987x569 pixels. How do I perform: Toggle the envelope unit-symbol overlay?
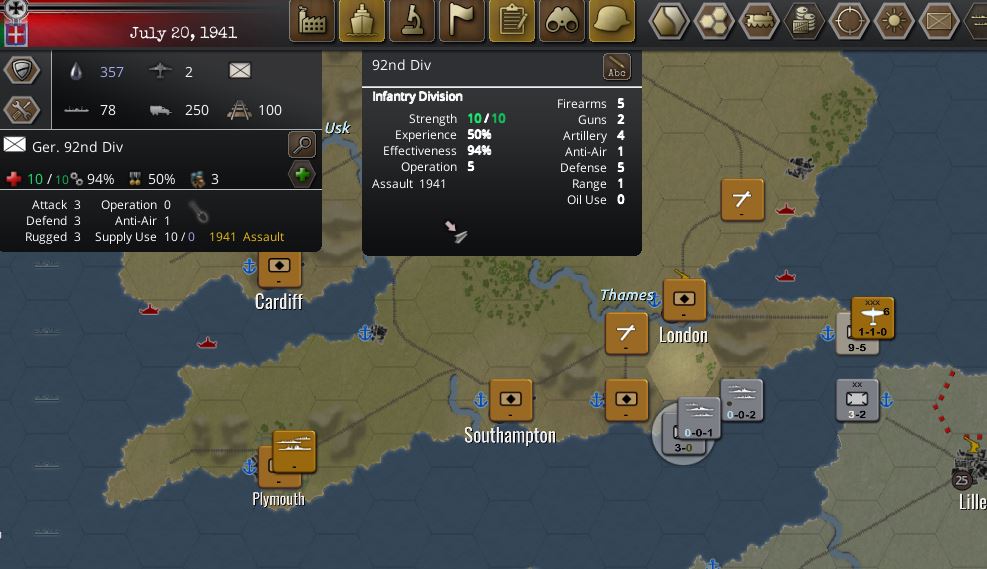coord(938,21)
